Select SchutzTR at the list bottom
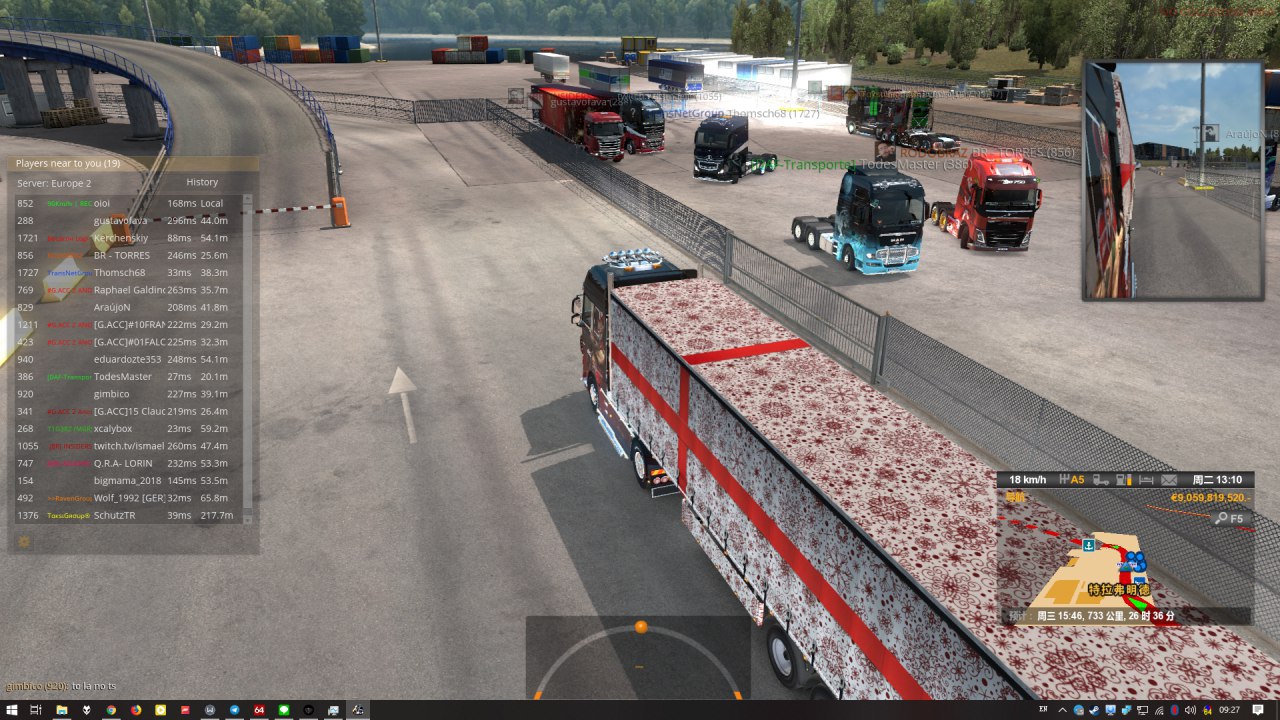Screen dimensions: 1280x720 pyautogui.click(x=114, y=516)
